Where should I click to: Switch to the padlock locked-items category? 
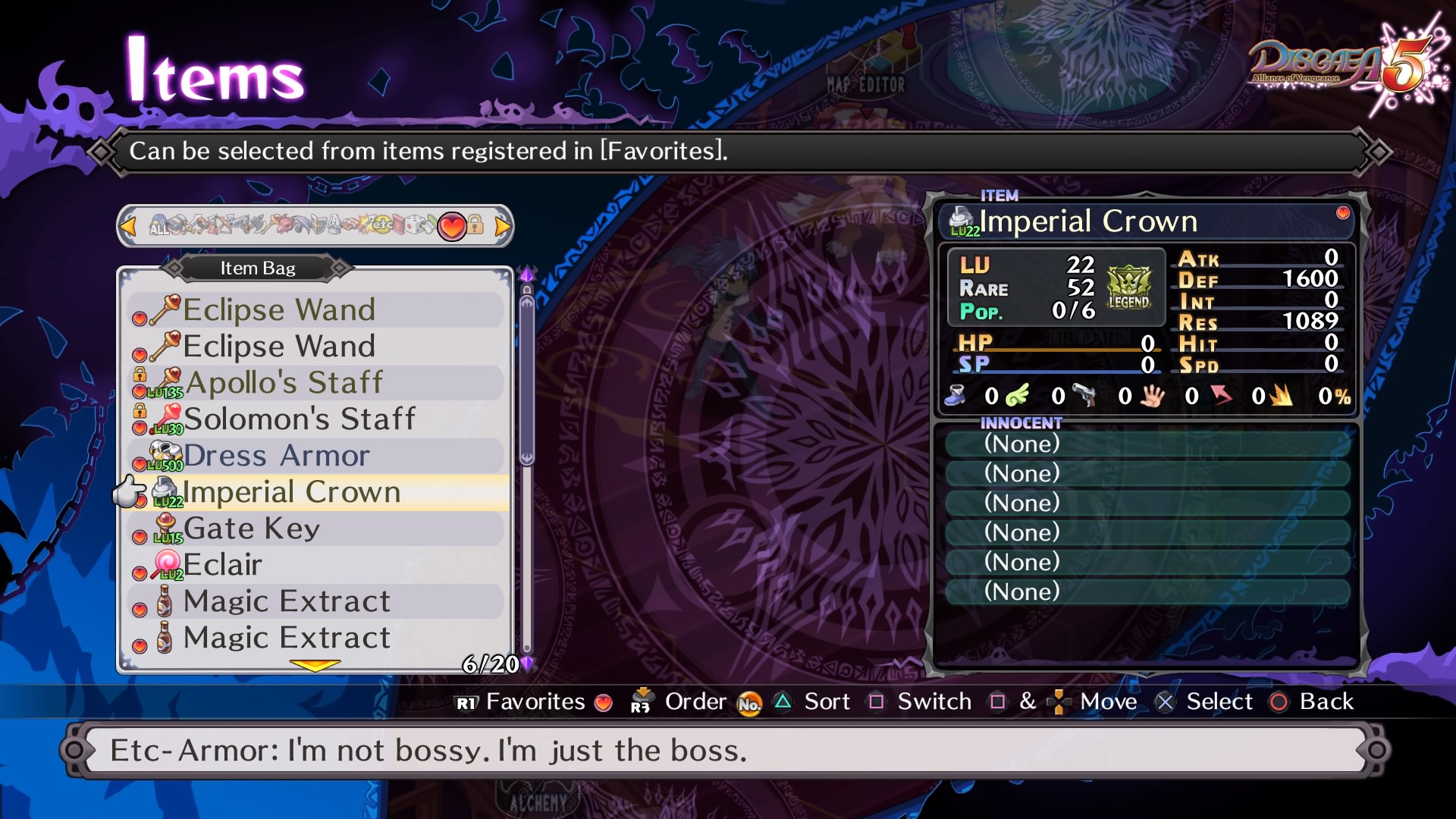click(475, 225)
